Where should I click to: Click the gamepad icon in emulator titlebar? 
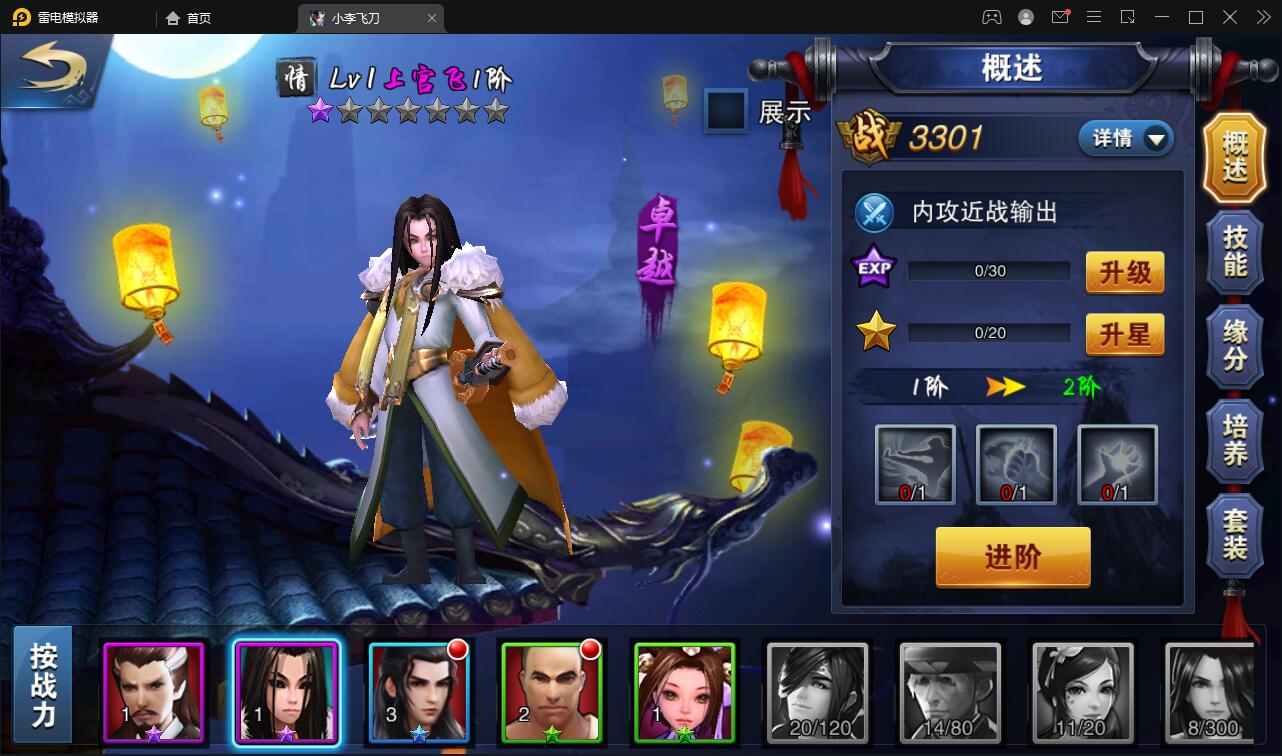pos(991,17)
